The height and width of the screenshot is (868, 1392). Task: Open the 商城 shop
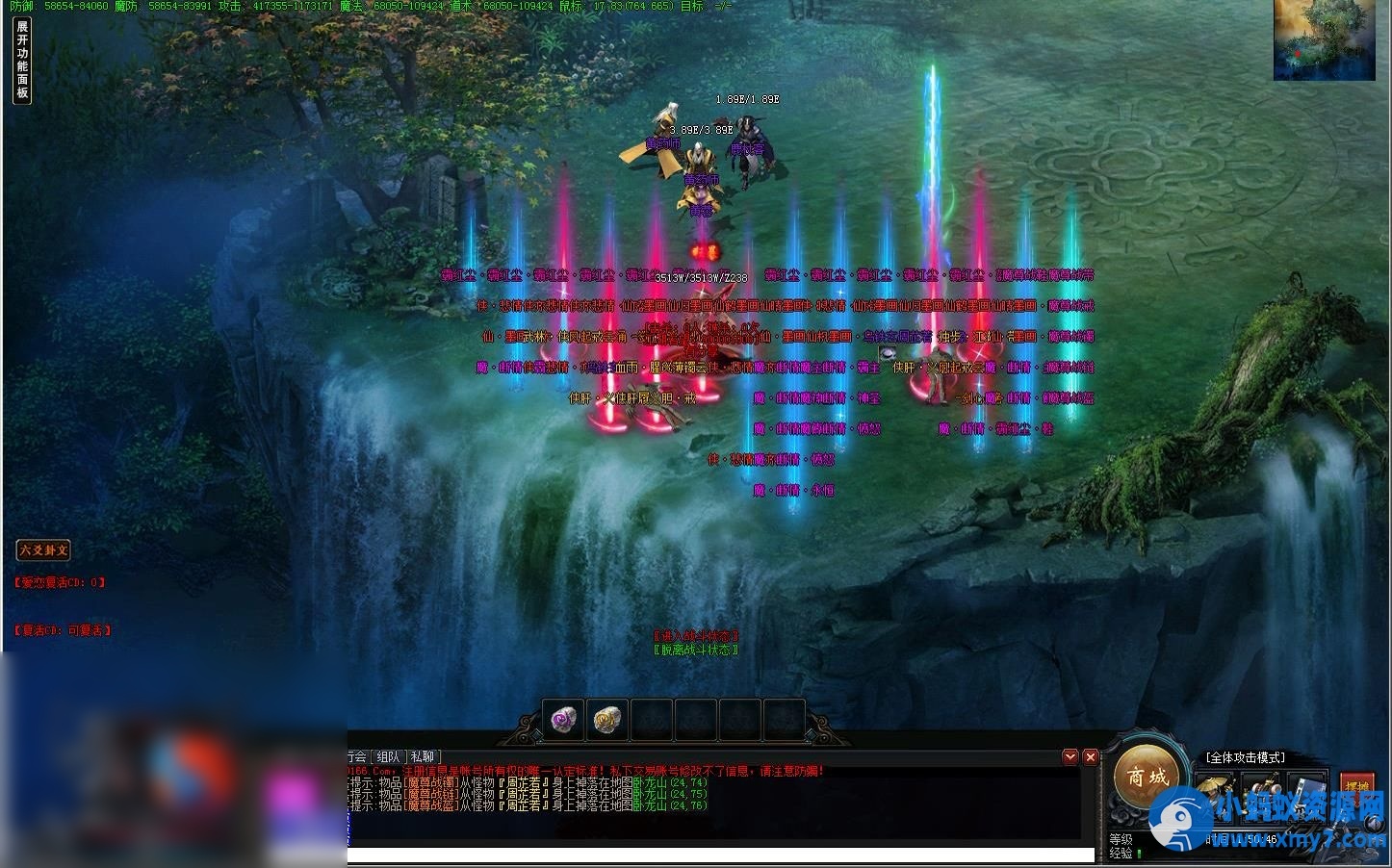pos(1147,777)
